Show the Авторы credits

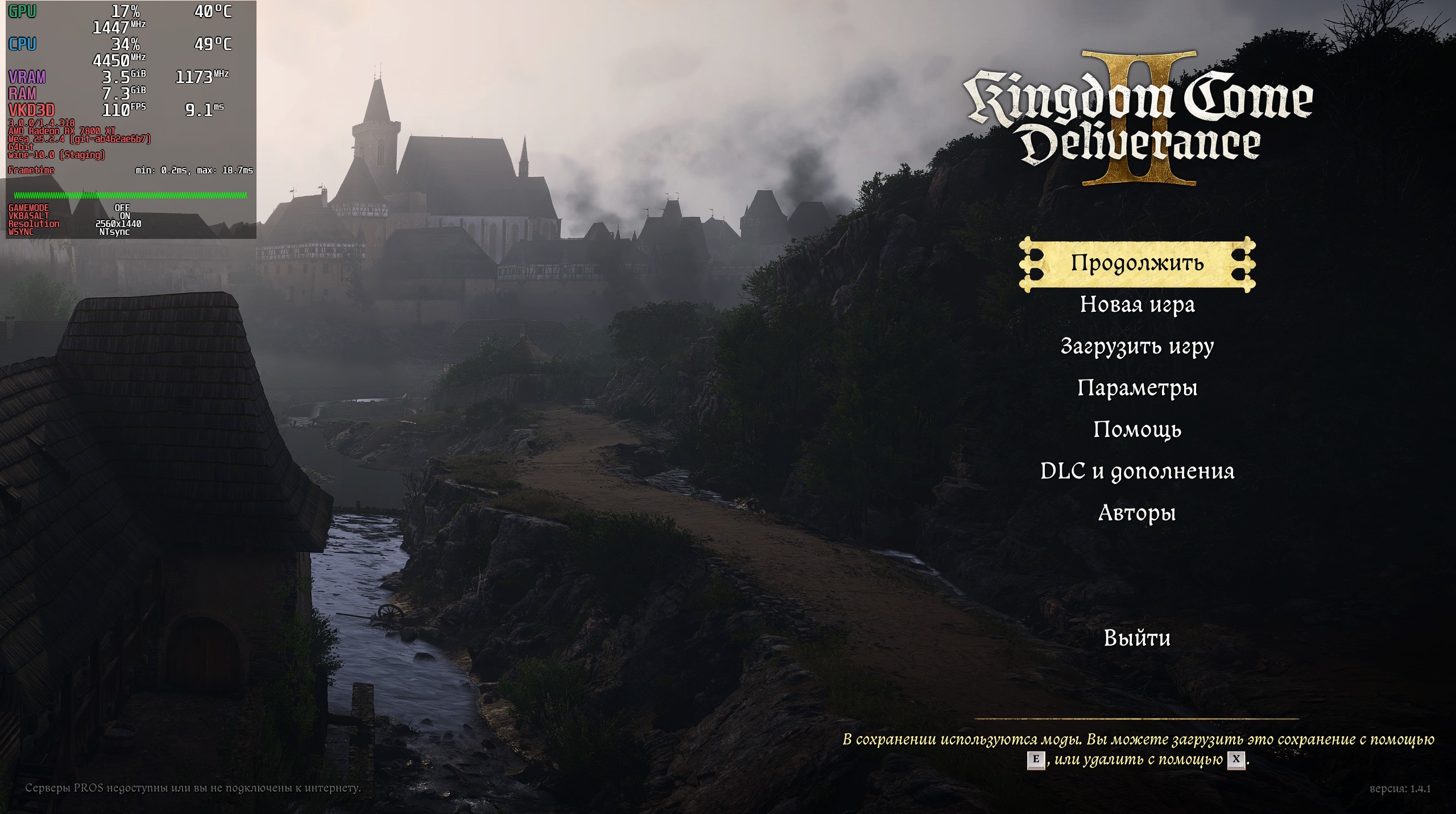1137,513
